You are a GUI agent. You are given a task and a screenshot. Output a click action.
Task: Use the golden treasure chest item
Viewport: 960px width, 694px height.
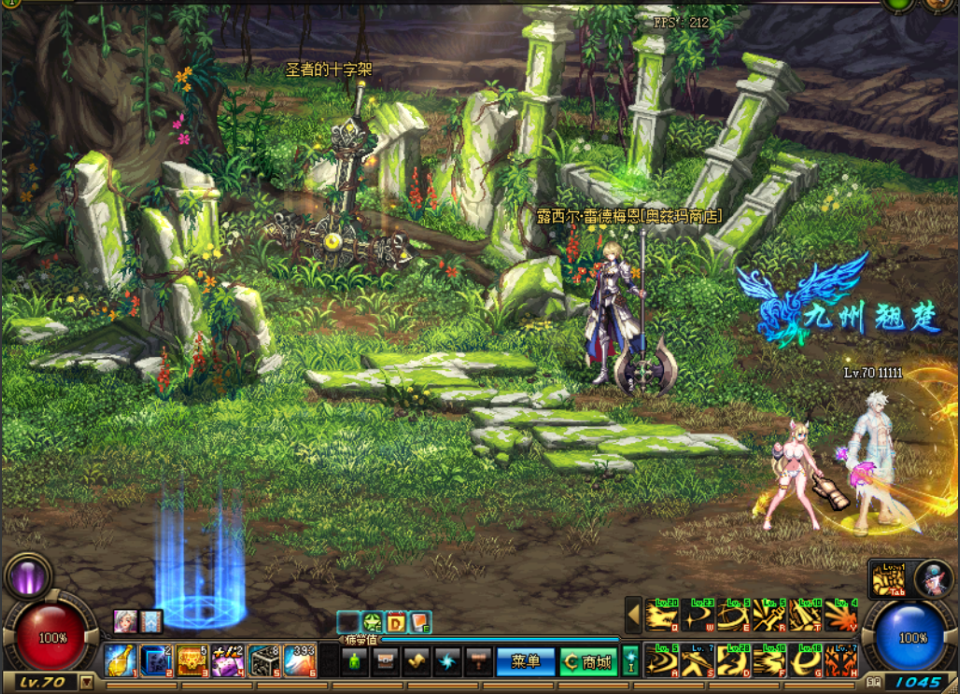pos(191,660)
